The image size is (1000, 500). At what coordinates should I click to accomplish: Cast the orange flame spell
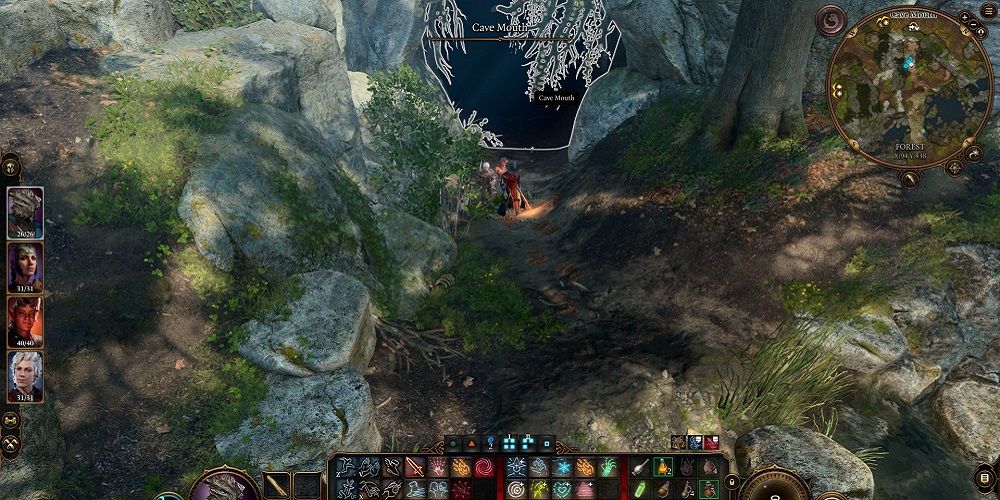pos(461,467)
